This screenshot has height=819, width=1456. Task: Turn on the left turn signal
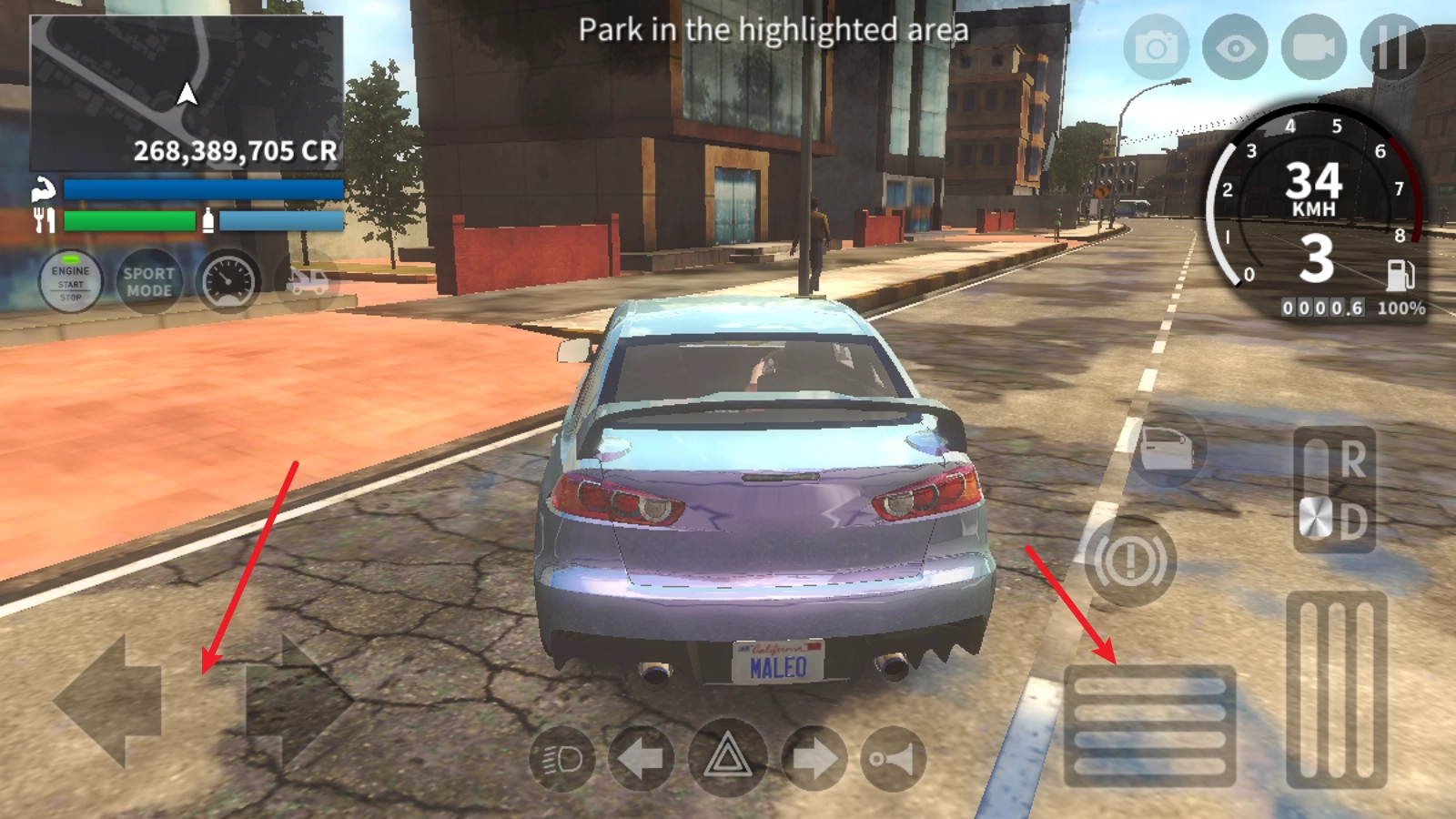click(642, 758)
